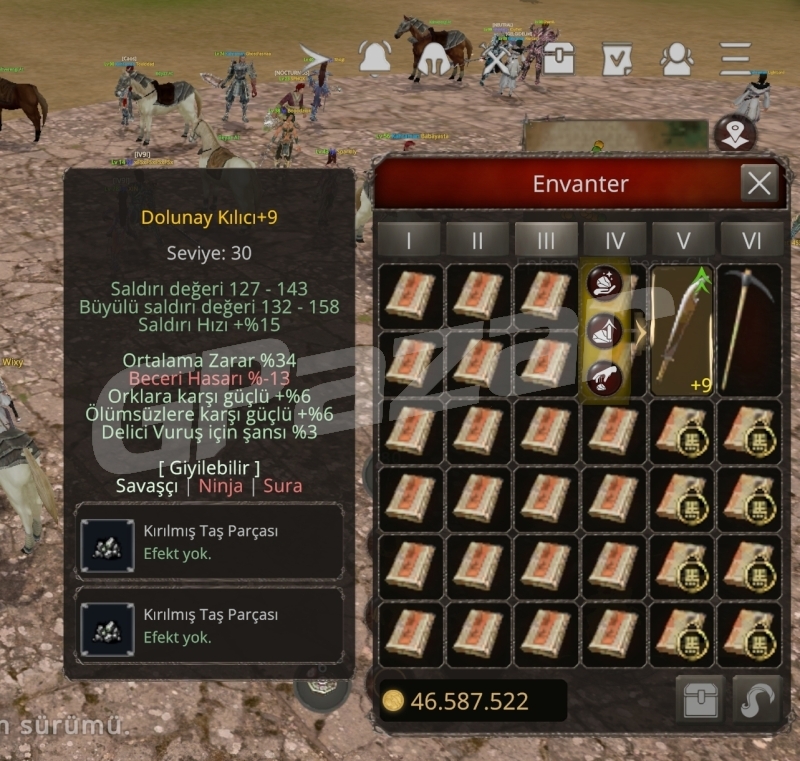Open the storage chest button in inventory
The image size is (800, 761).
pyautogui.click(x=700, y=700)
